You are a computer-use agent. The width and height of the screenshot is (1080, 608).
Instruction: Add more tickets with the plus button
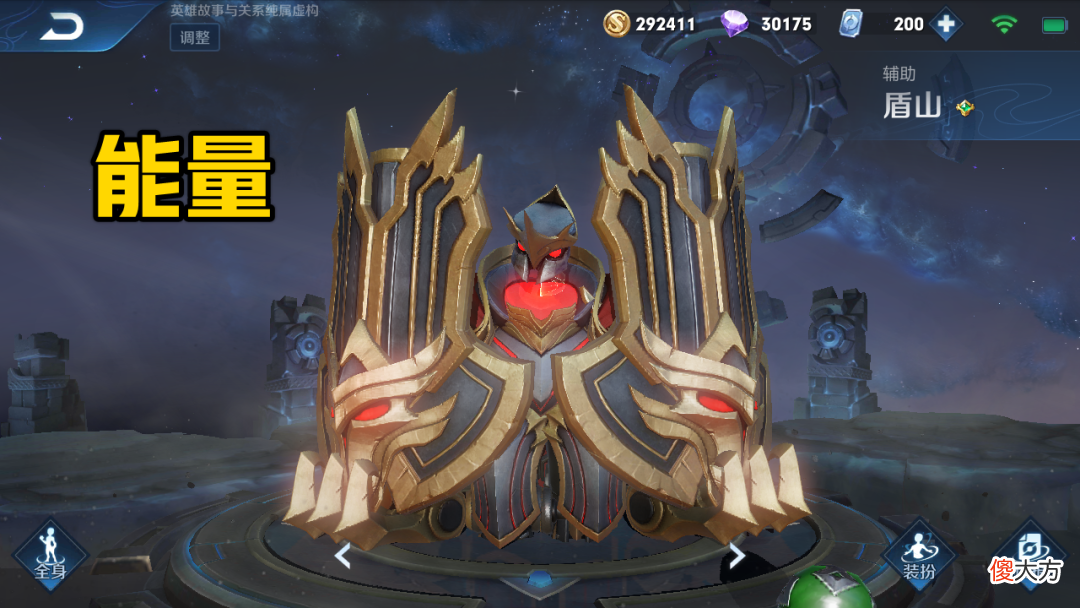point(945,23)
